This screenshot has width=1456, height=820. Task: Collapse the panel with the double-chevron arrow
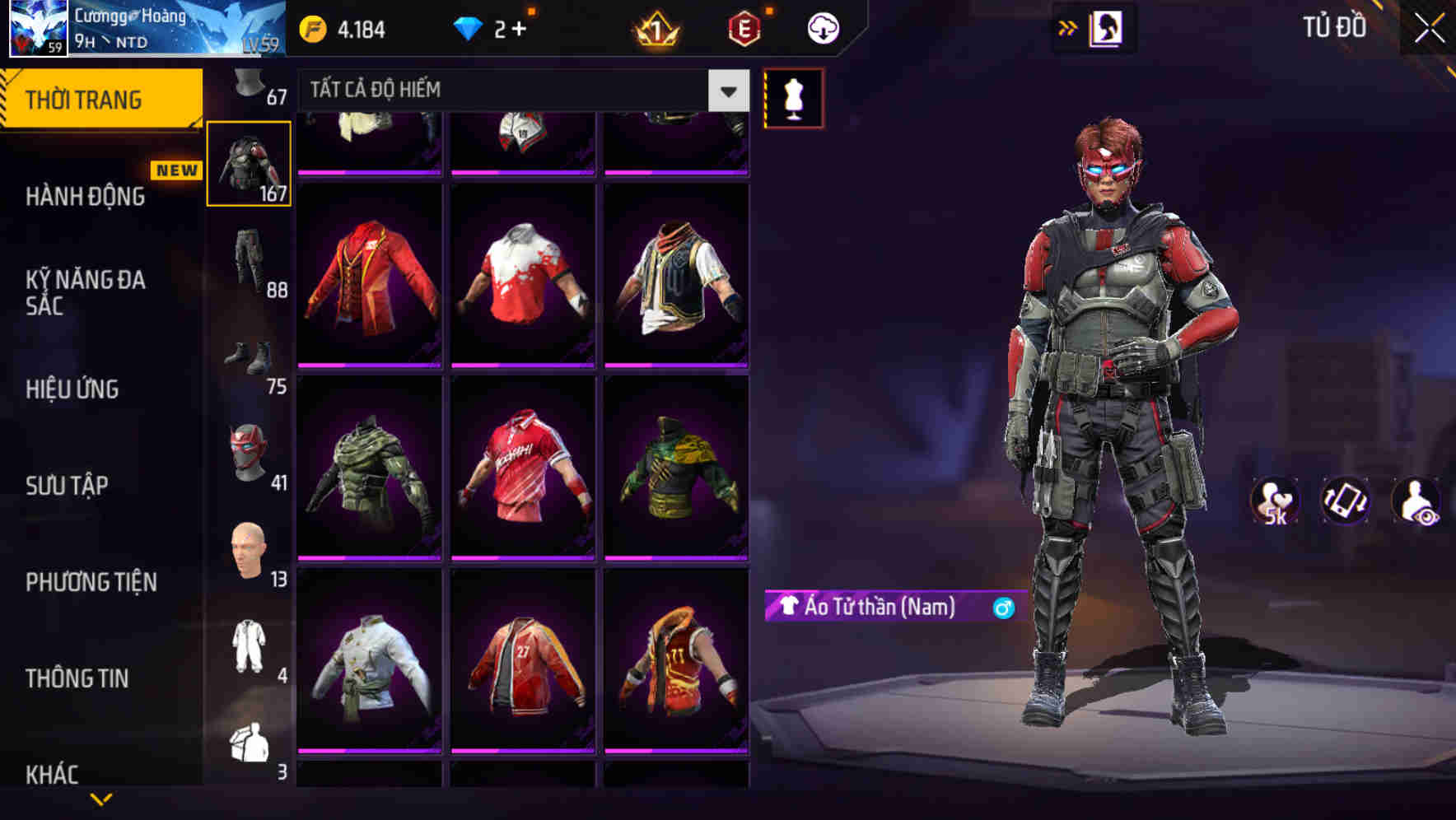[x=1068, y=27]
